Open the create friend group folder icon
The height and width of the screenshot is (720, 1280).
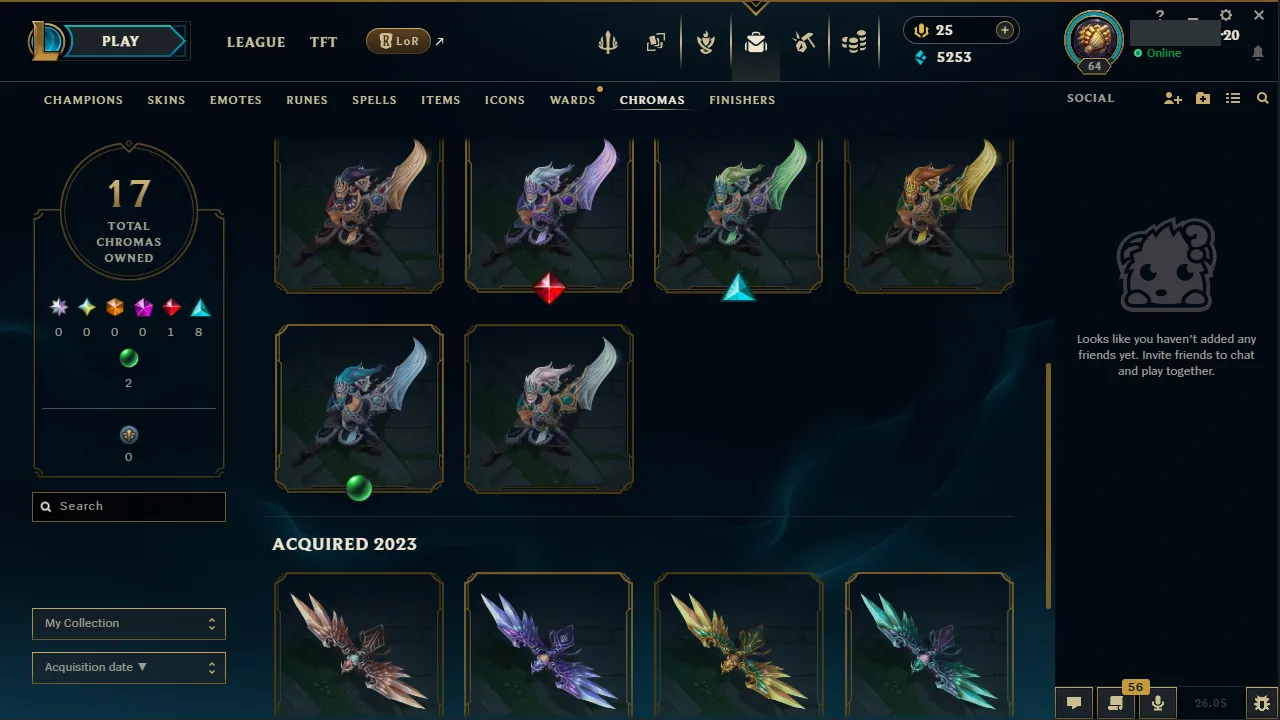pos(1202,98)
